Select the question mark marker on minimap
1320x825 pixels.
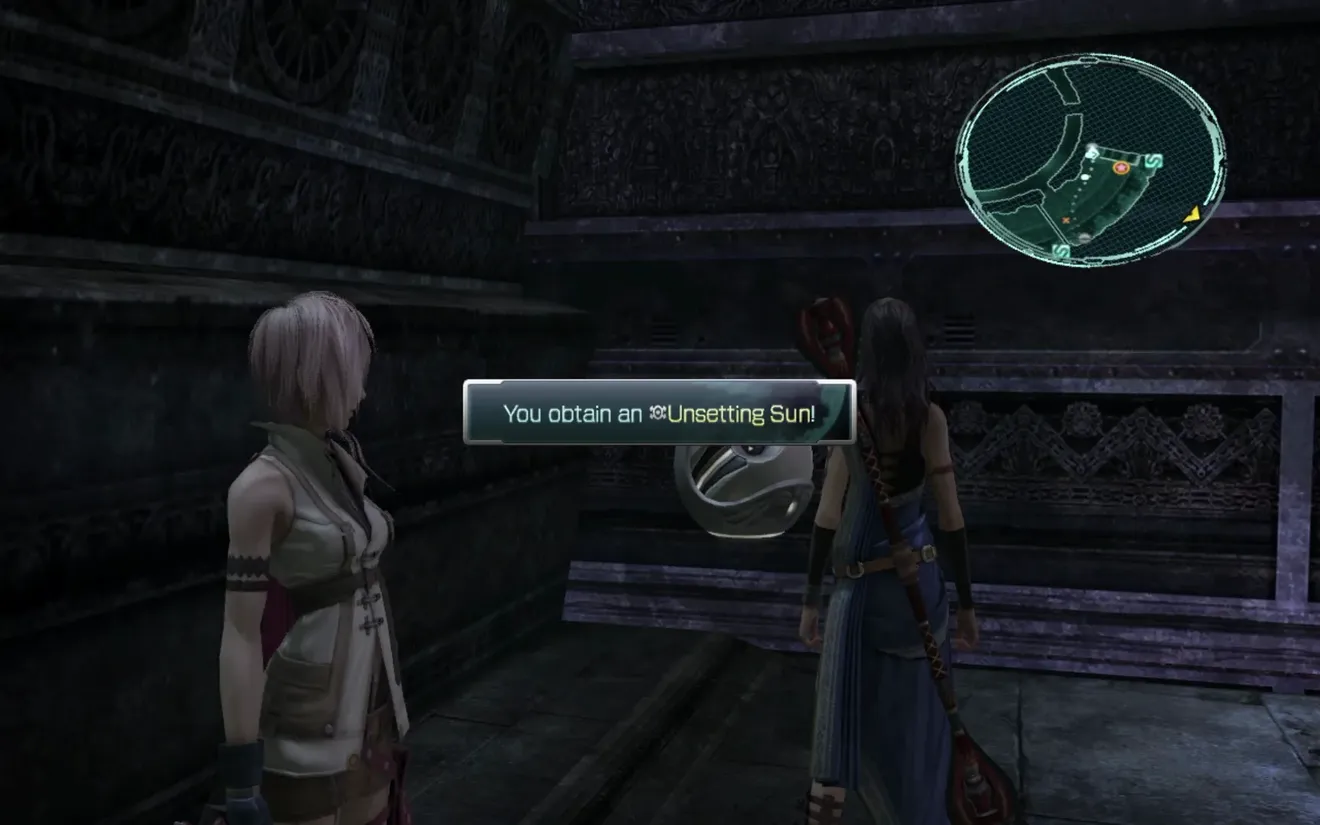1092,154
